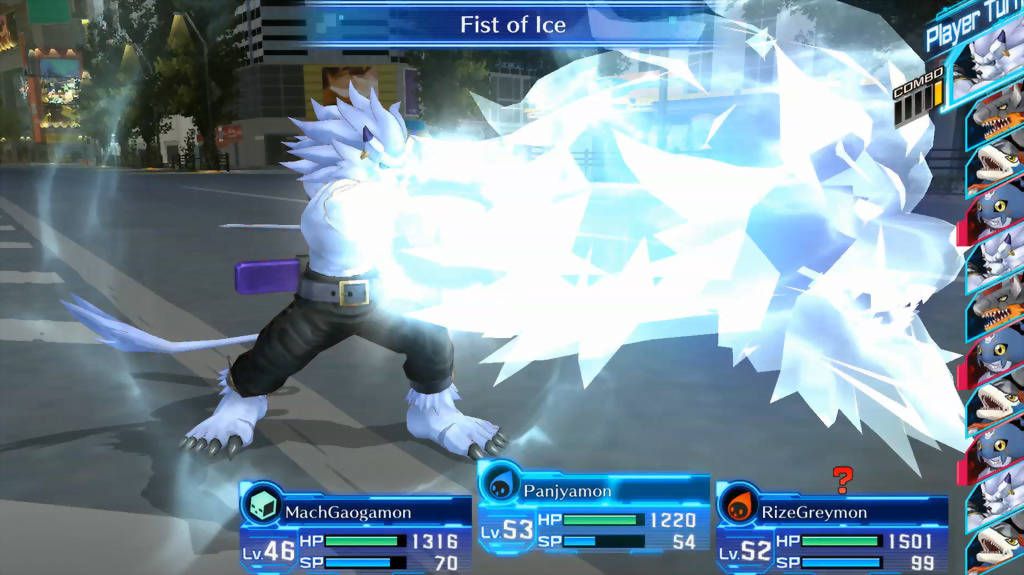Click the attribute icon beside Panjyamon's name
The height and width of the screenshot is (575, 1024).
(500, 484)
